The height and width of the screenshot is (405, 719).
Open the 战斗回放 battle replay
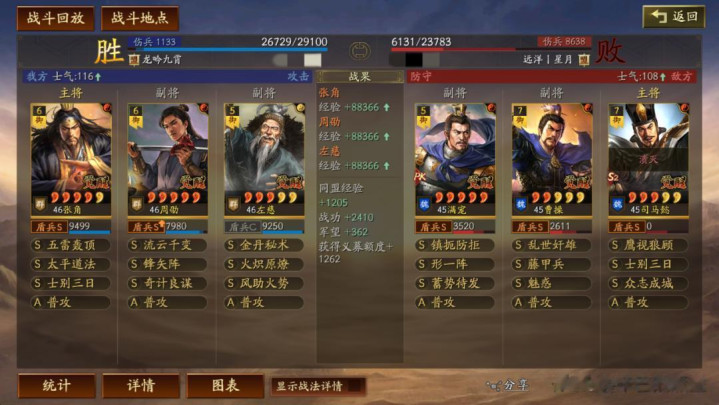point(56,18)
